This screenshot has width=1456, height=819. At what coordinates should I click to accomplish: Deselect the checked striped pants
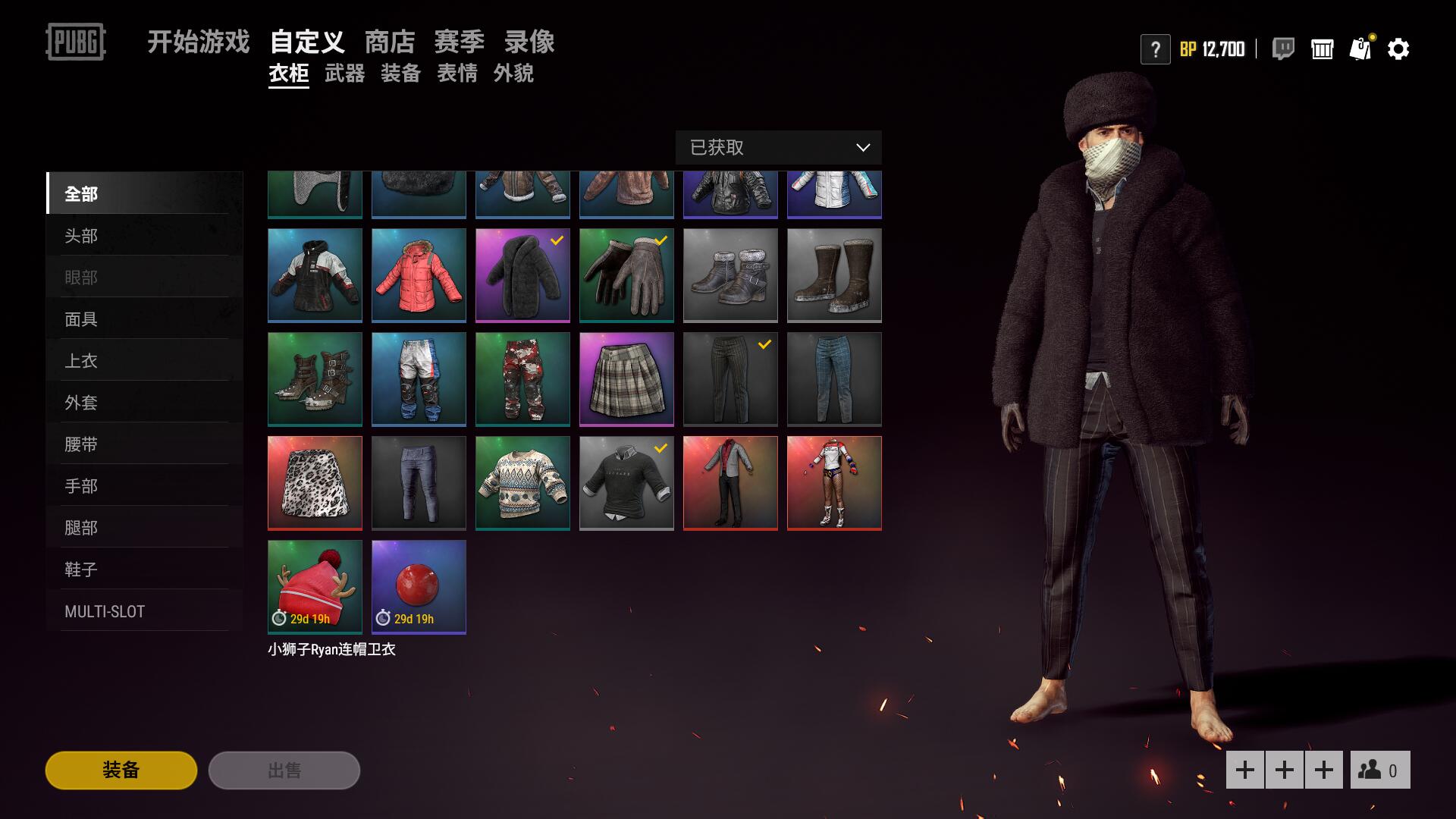click(x=730, y=379)
